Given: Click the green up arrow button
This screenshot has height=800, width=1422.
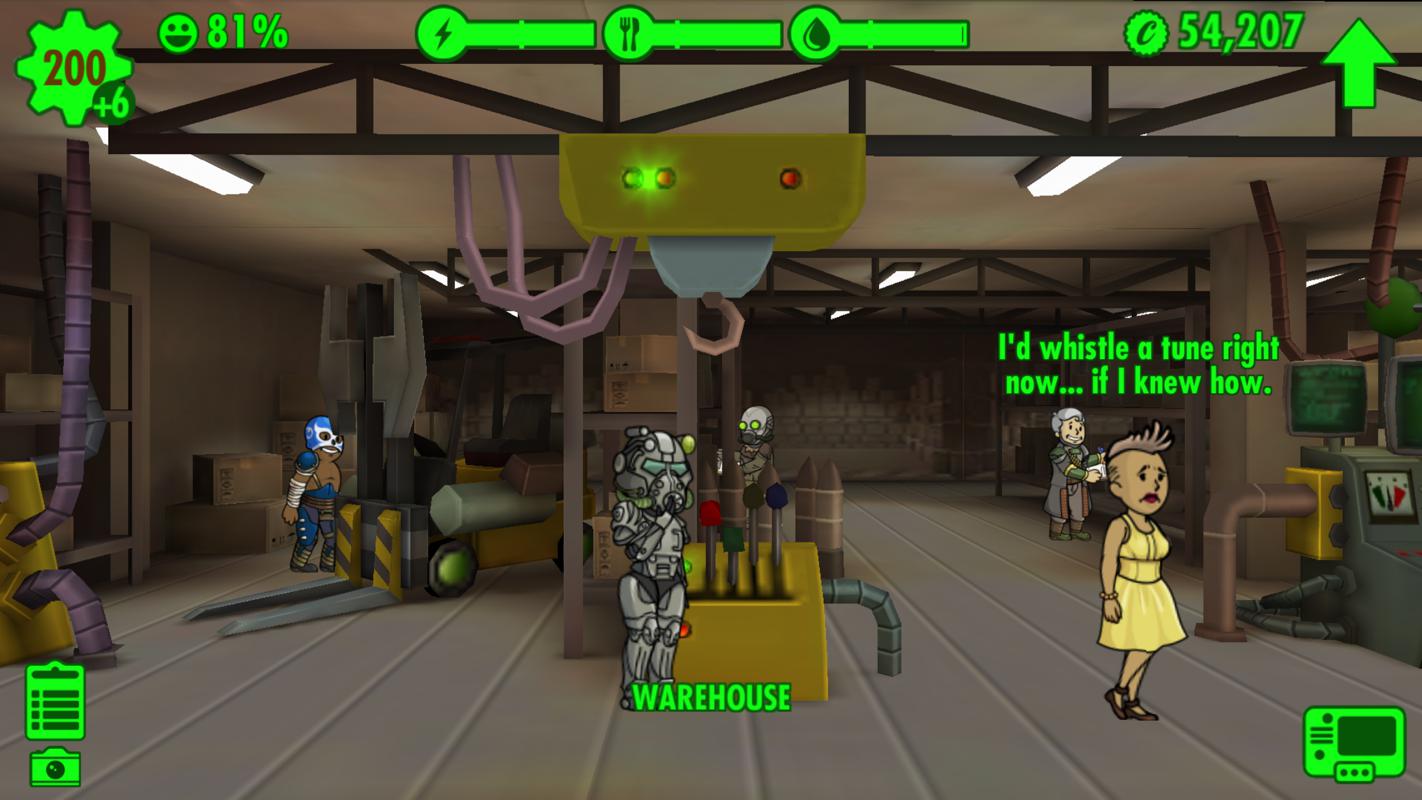Looking at the screenshot, I should click(1358, 62).
